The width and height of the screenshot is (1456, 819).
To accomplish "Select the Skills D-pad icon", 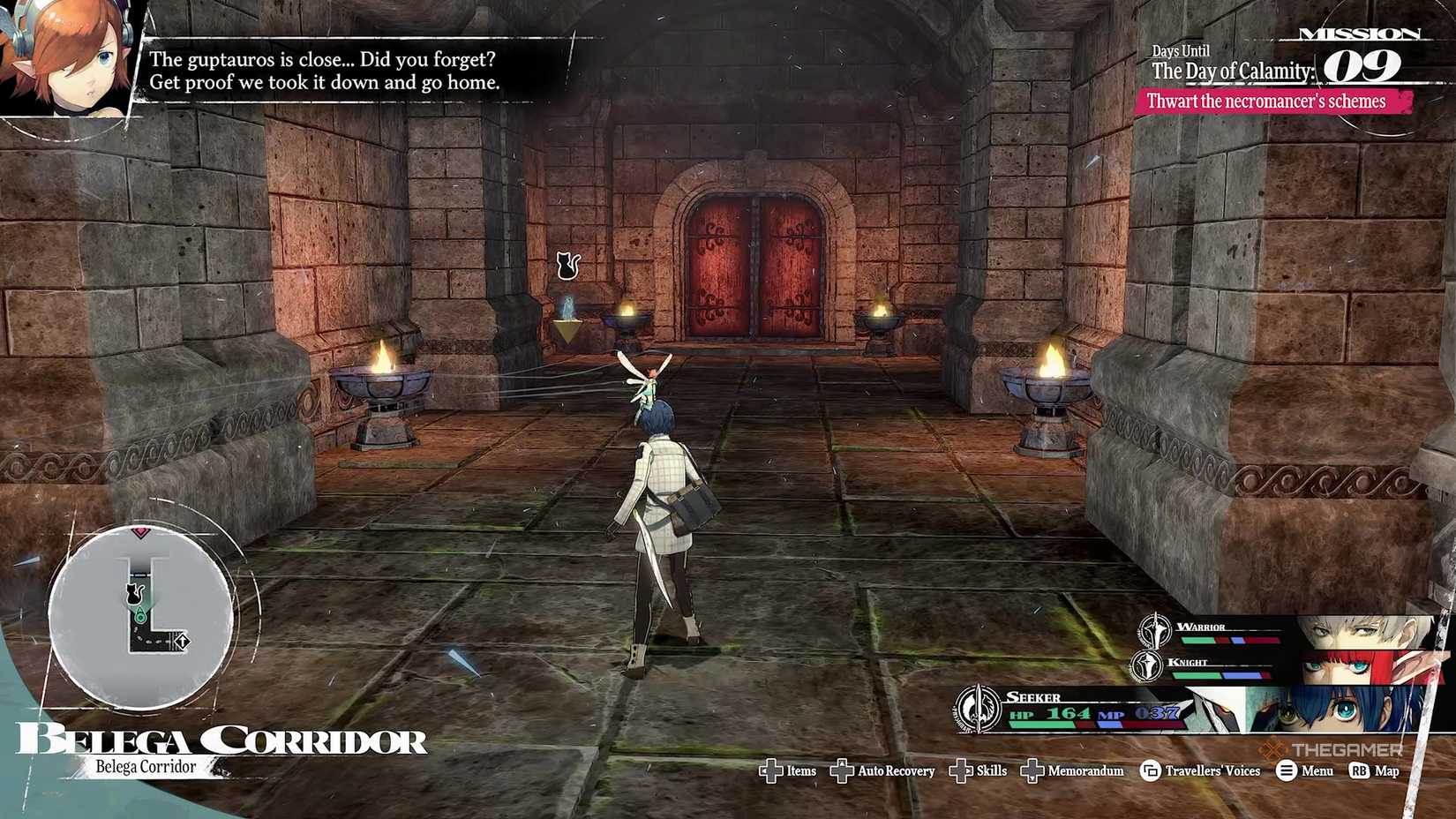I will pos(961,771).
